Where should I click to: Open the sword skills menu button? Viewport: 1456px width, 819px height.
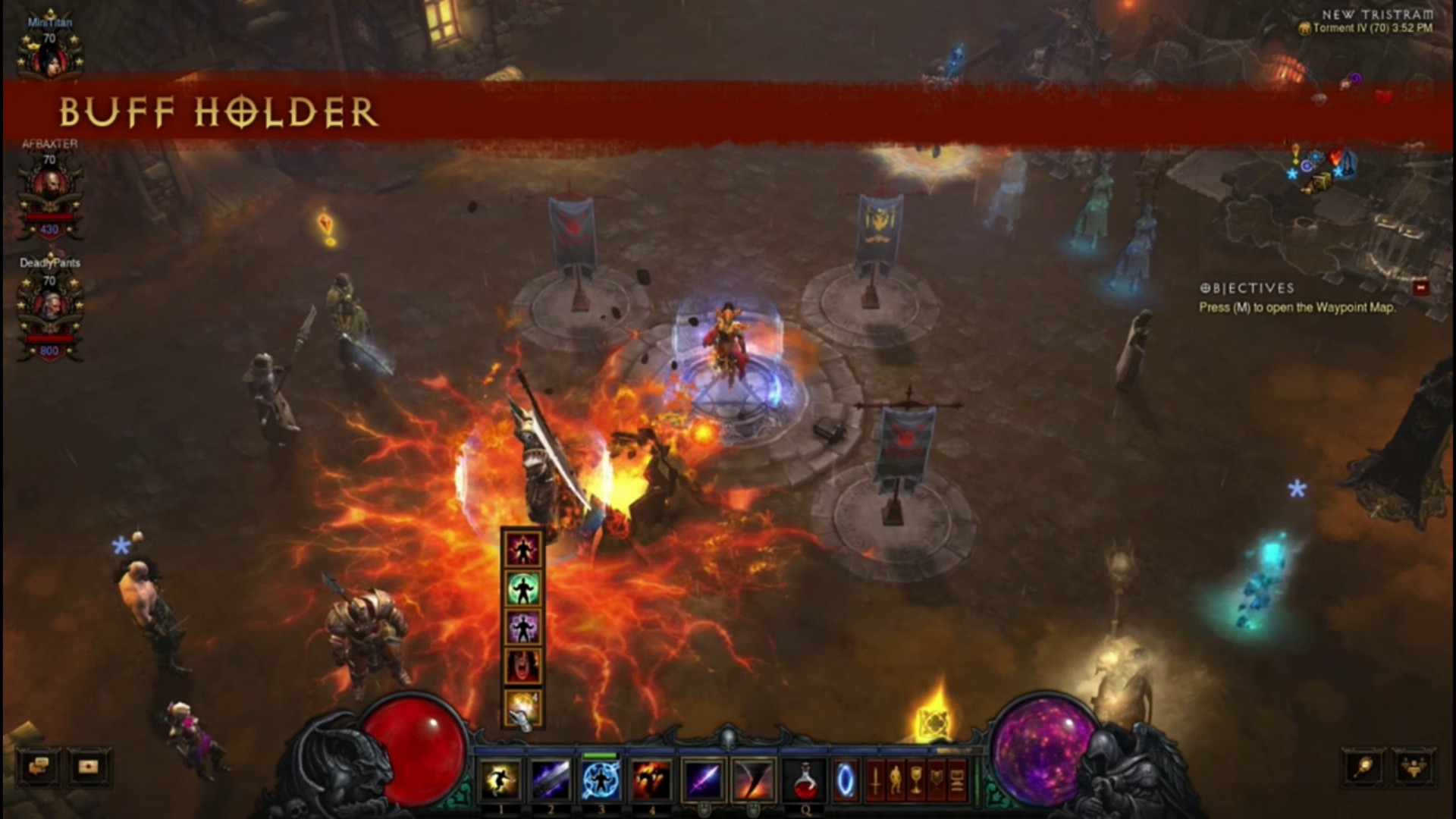tap(875, 780)
